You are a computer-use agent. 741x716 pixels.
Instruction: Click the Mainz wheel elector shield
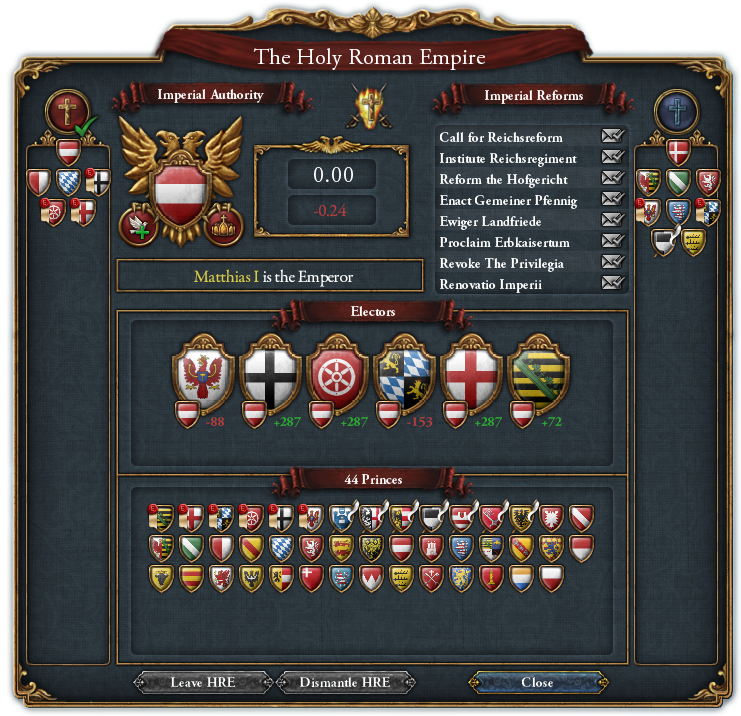click(x=338, y=375)
